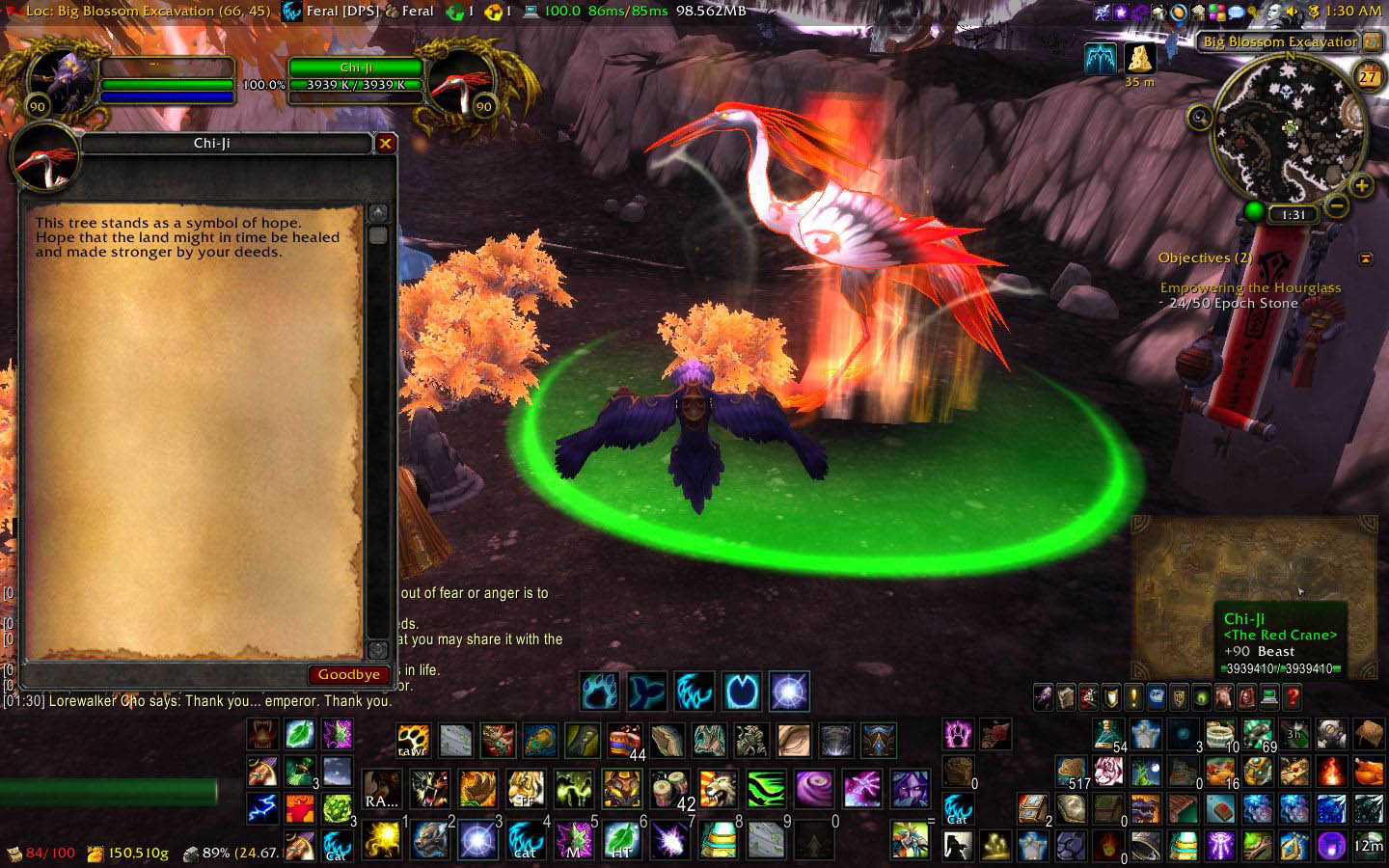1389x868 pixels.
Task: Zoom out on the minimap
Action: (1336, 205)
